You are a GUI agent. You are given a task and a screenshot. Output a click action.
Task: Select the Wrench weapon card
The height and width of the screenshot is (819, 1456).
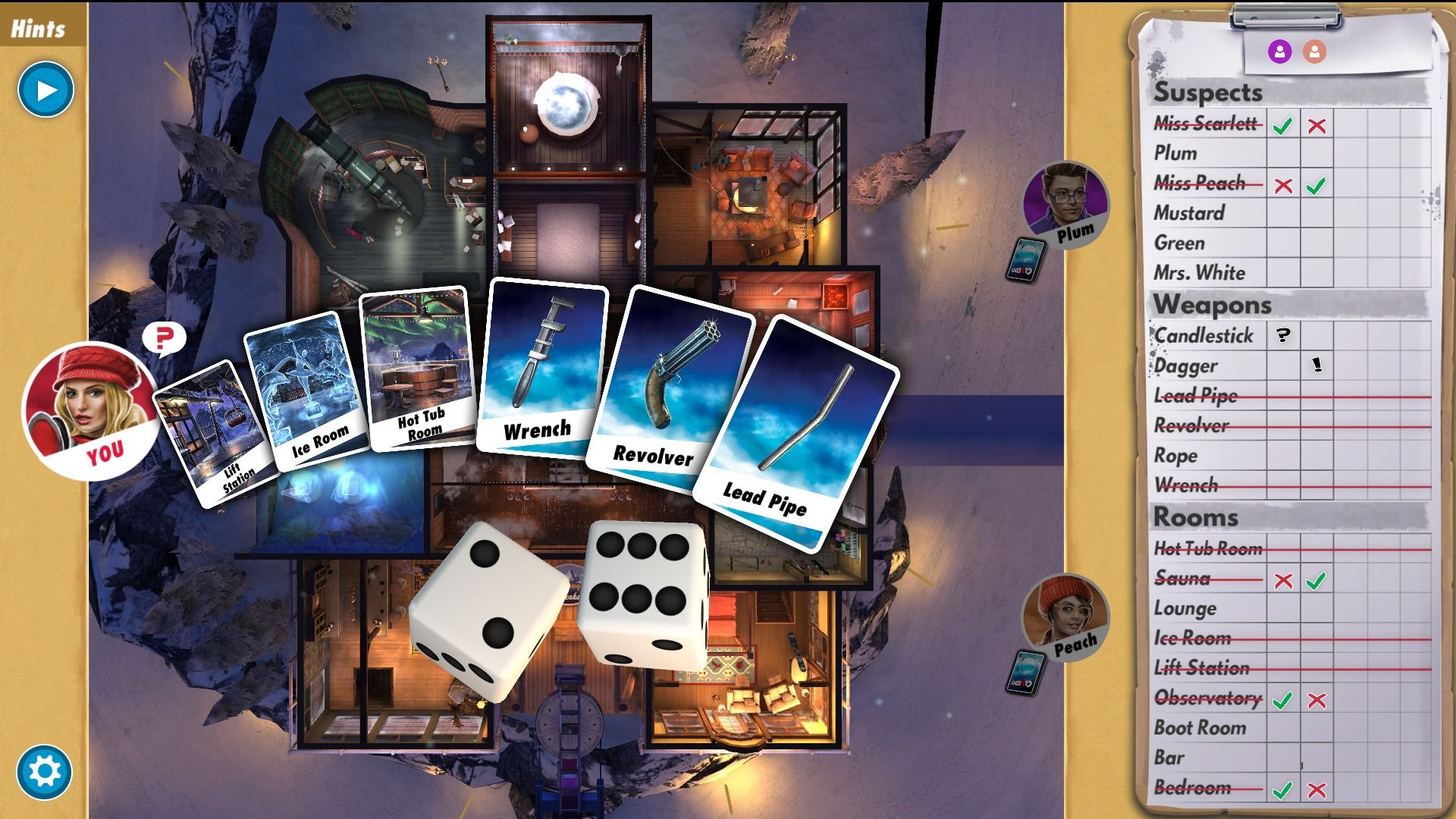tap(540, 364)
